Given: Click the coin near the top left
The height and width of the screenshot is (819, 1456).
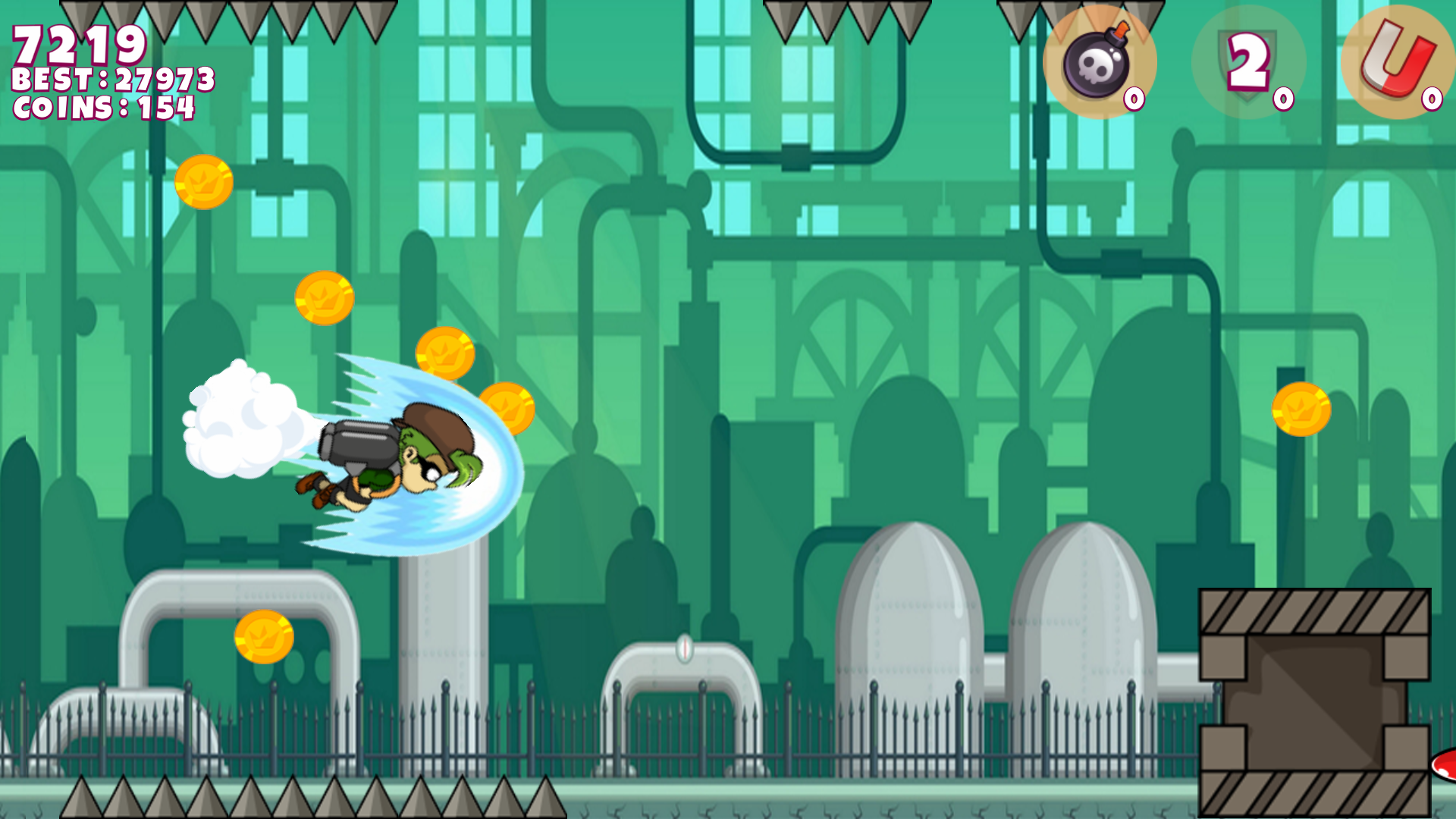Looking at the screenshot, I should click(x=203, y=182).
